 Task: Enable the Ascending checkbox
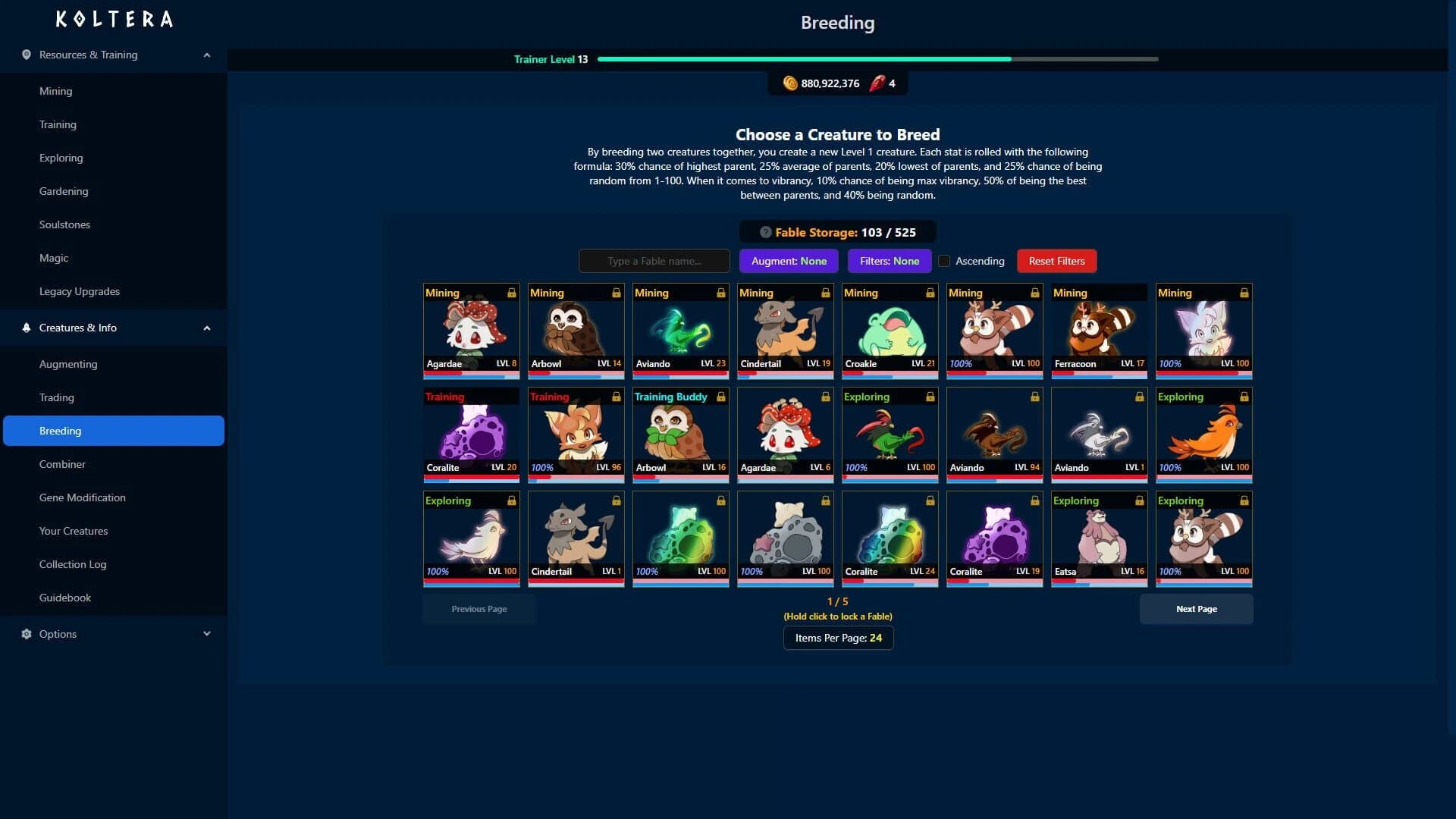943,261
